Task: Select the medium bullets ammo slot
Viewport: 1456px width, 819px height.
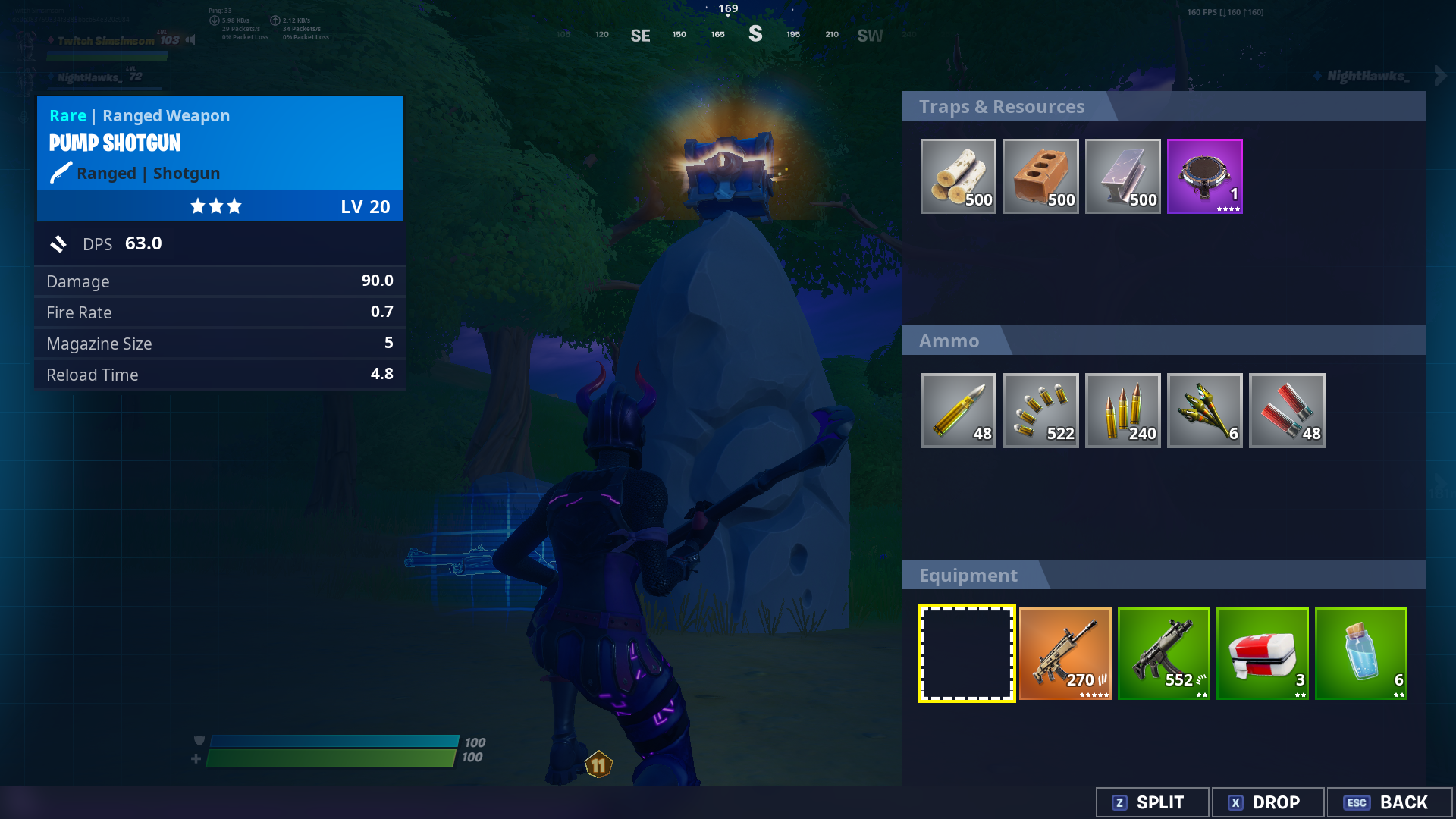Action: pyautogui.click(x=1122, y=410)
